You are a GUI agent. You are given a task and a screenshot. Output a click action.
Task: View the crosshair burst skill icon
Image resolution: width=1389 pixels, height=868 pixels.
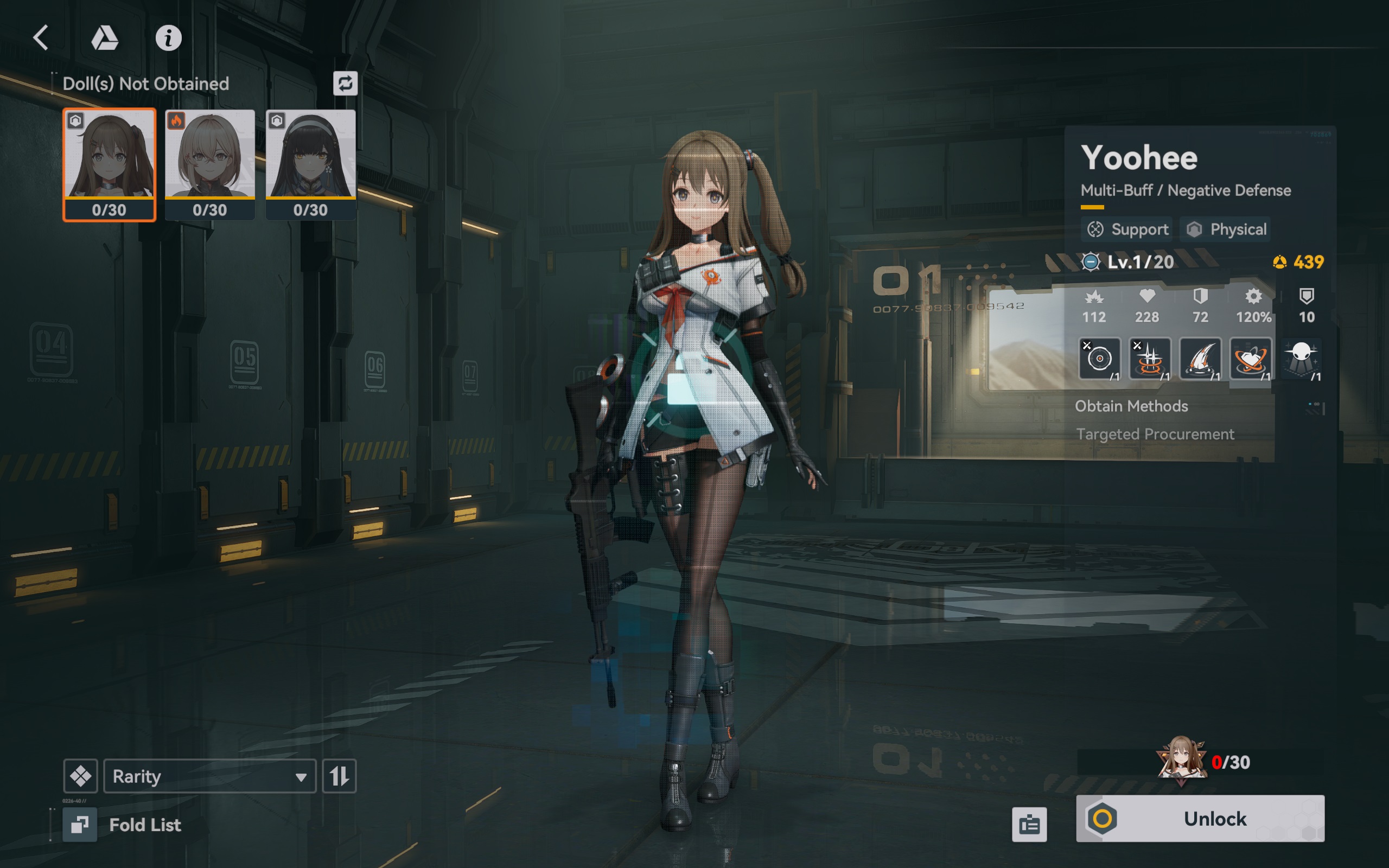[1149, 359]
